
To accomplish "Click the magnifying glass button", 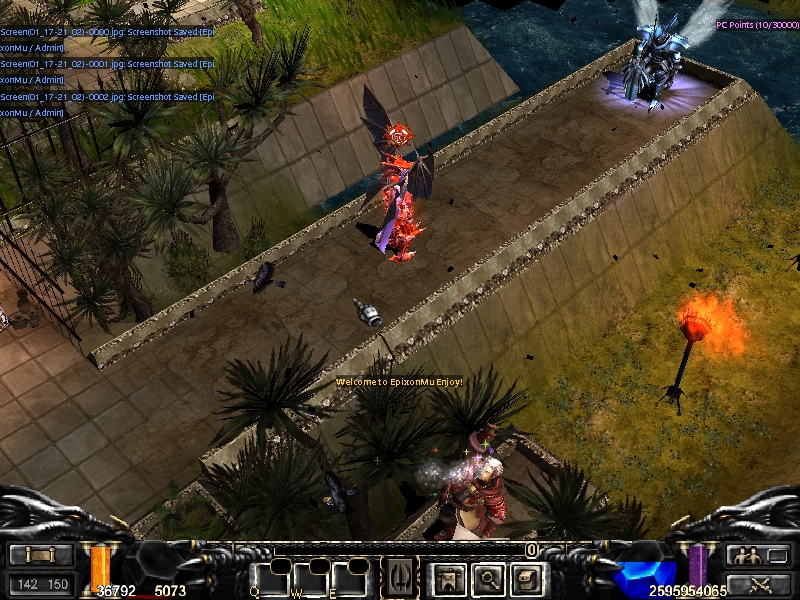I will (x=487, y=577).
